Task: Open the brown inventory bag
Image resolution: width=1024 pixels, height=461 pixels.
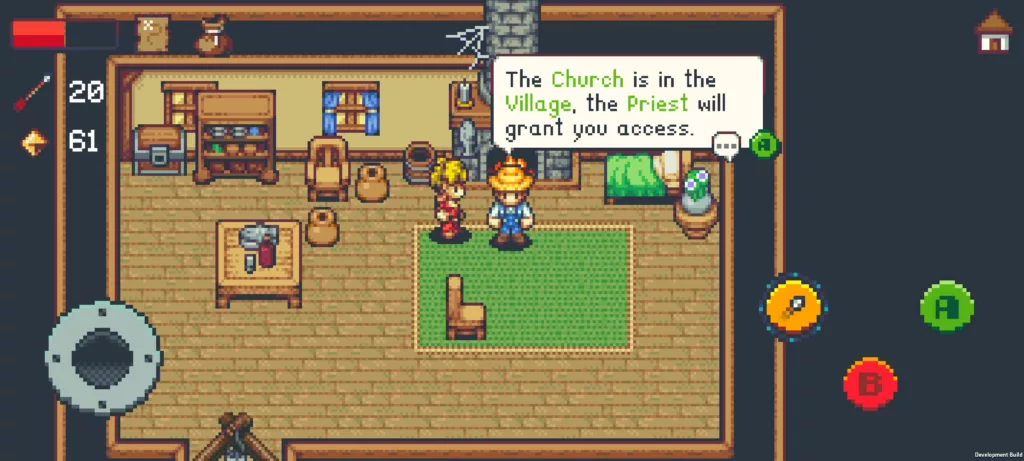Action: [211, 35]
